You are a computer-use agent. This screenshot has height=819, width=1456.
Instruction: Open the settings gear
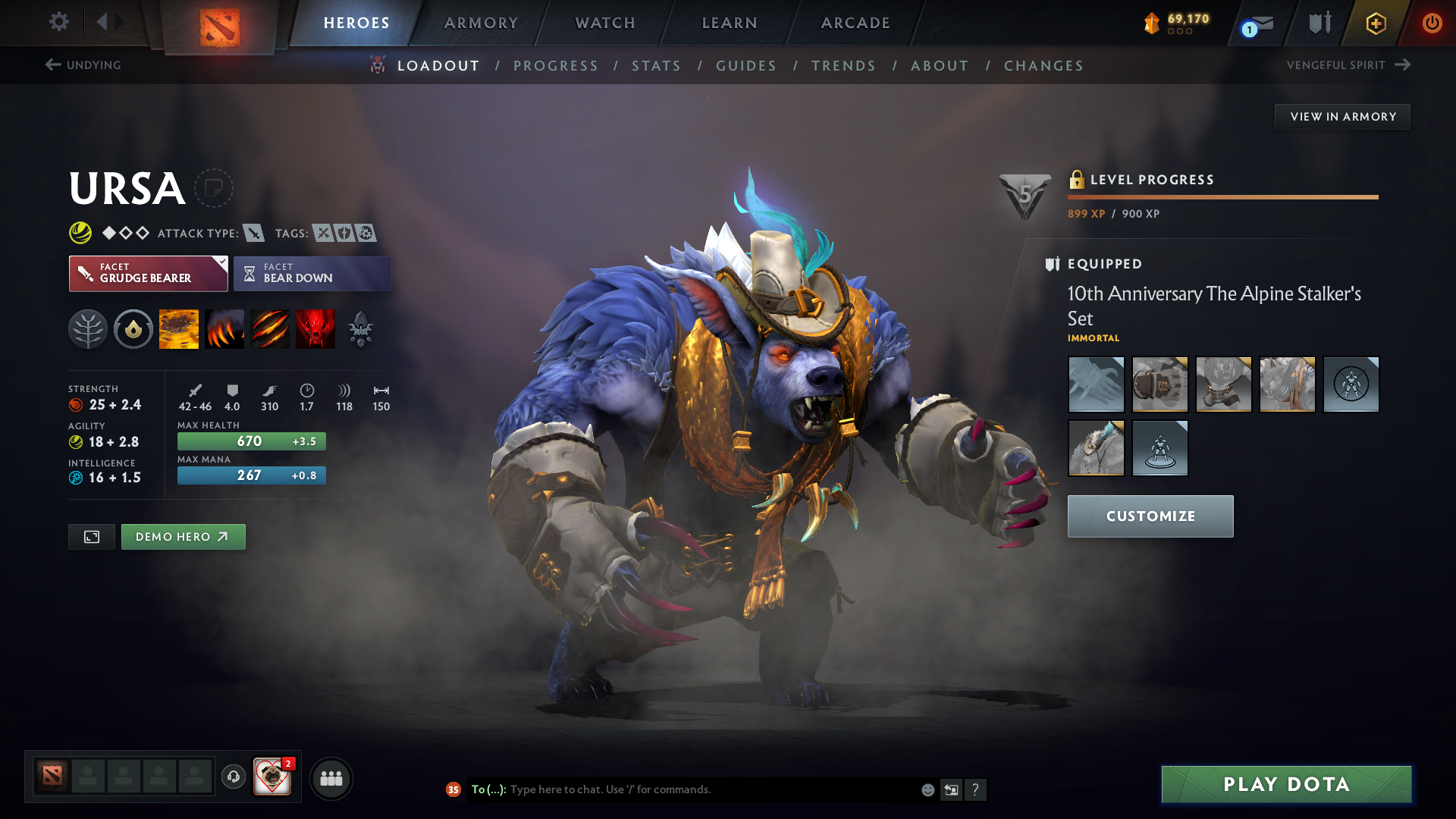point(58,22)
